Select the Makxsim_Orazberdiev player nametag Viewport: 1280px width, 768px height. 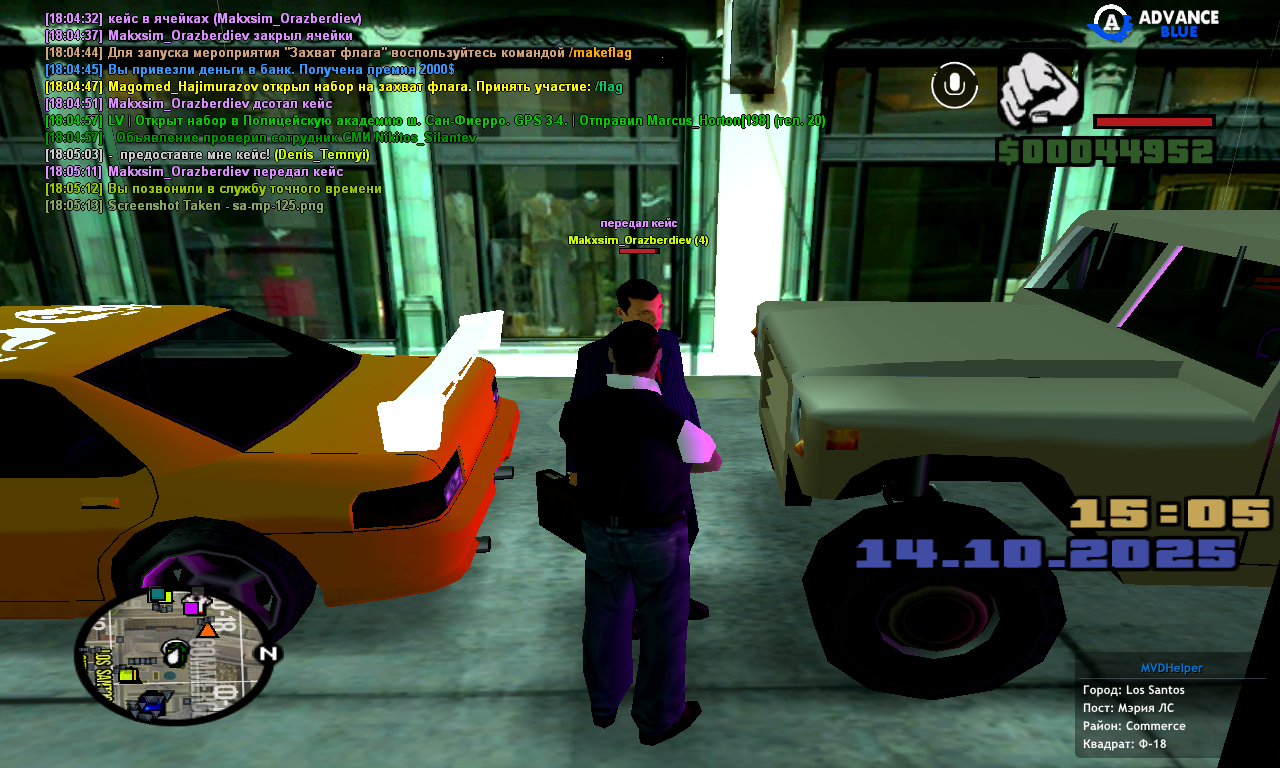[x=638, y=240]
